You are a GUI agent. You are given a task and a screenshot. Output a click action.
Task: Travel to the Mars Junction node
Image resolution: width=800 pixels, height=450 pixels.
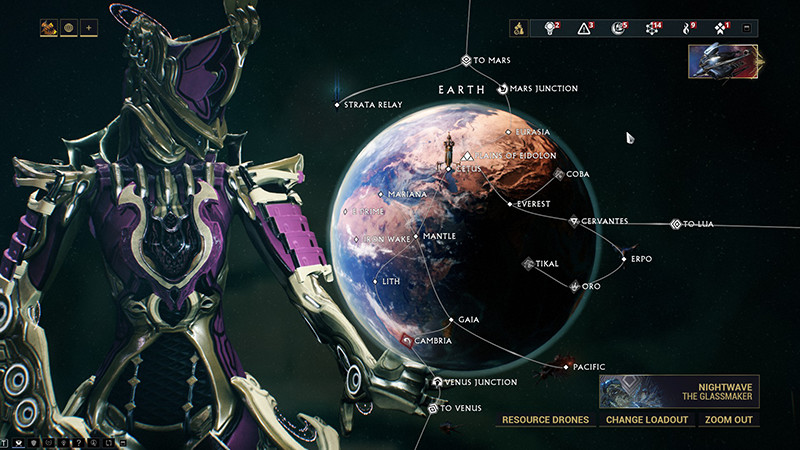point(503,89)
